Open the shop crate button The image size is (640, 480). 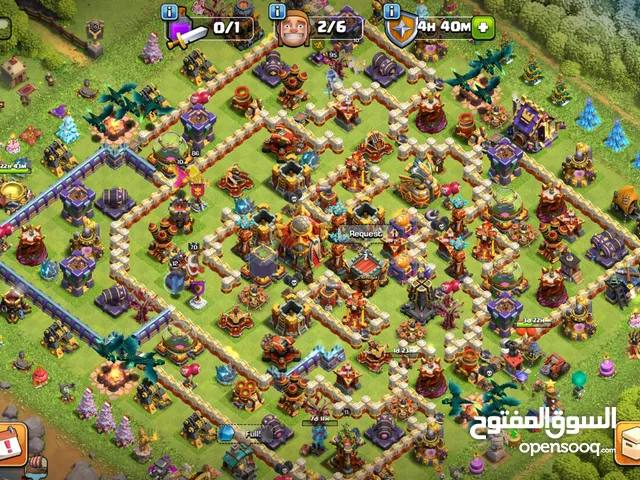point(629,443)
